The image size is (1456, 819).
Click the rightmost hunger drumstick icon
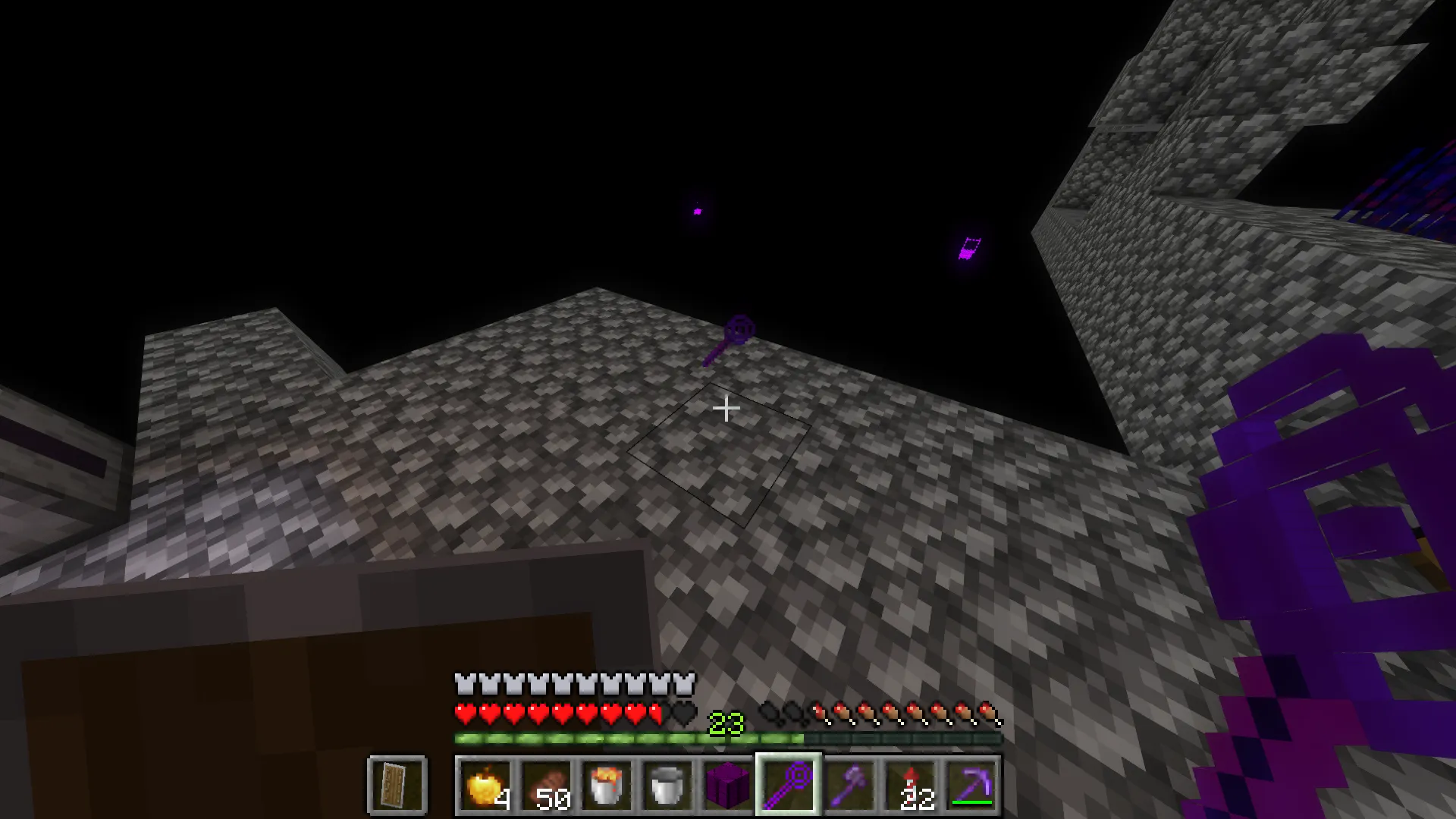tap(990, 713)
